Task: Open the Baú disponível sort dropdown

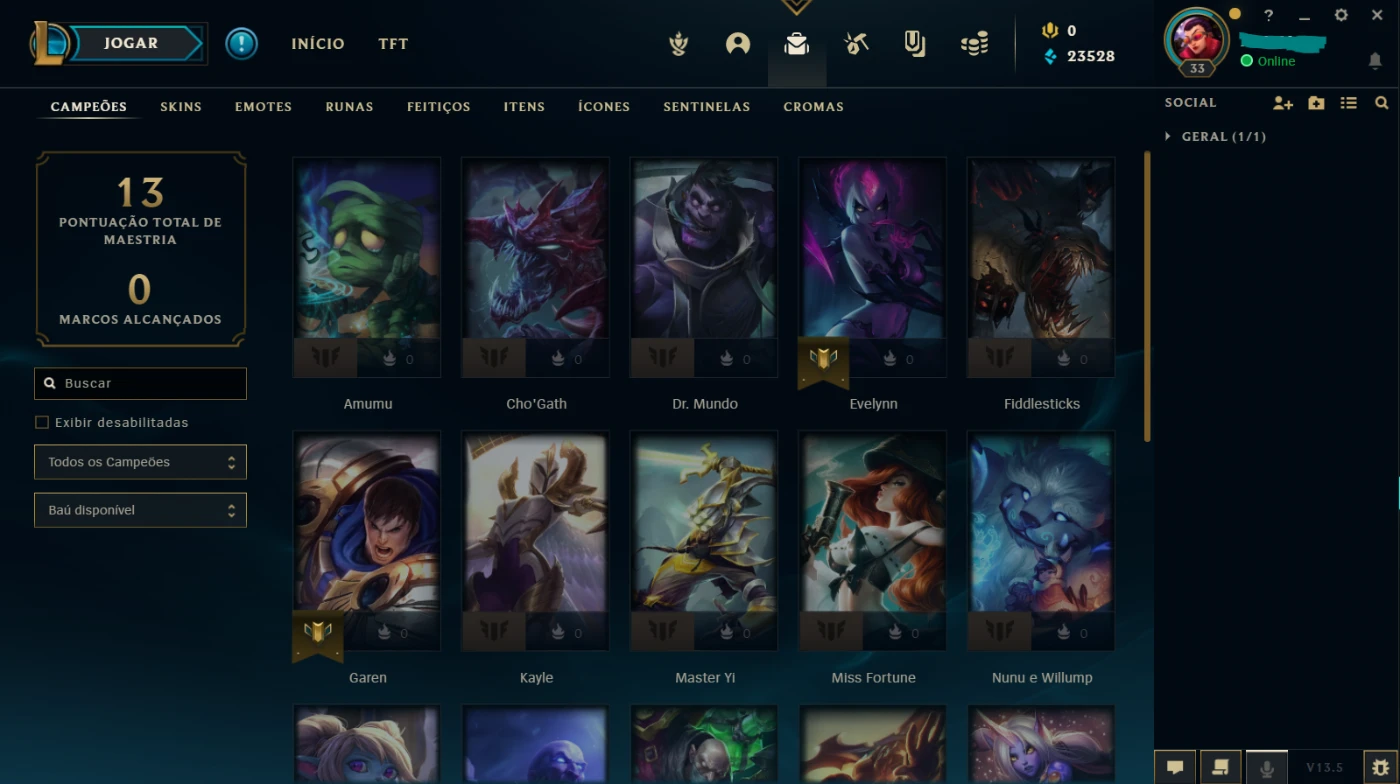Action: 140,510
